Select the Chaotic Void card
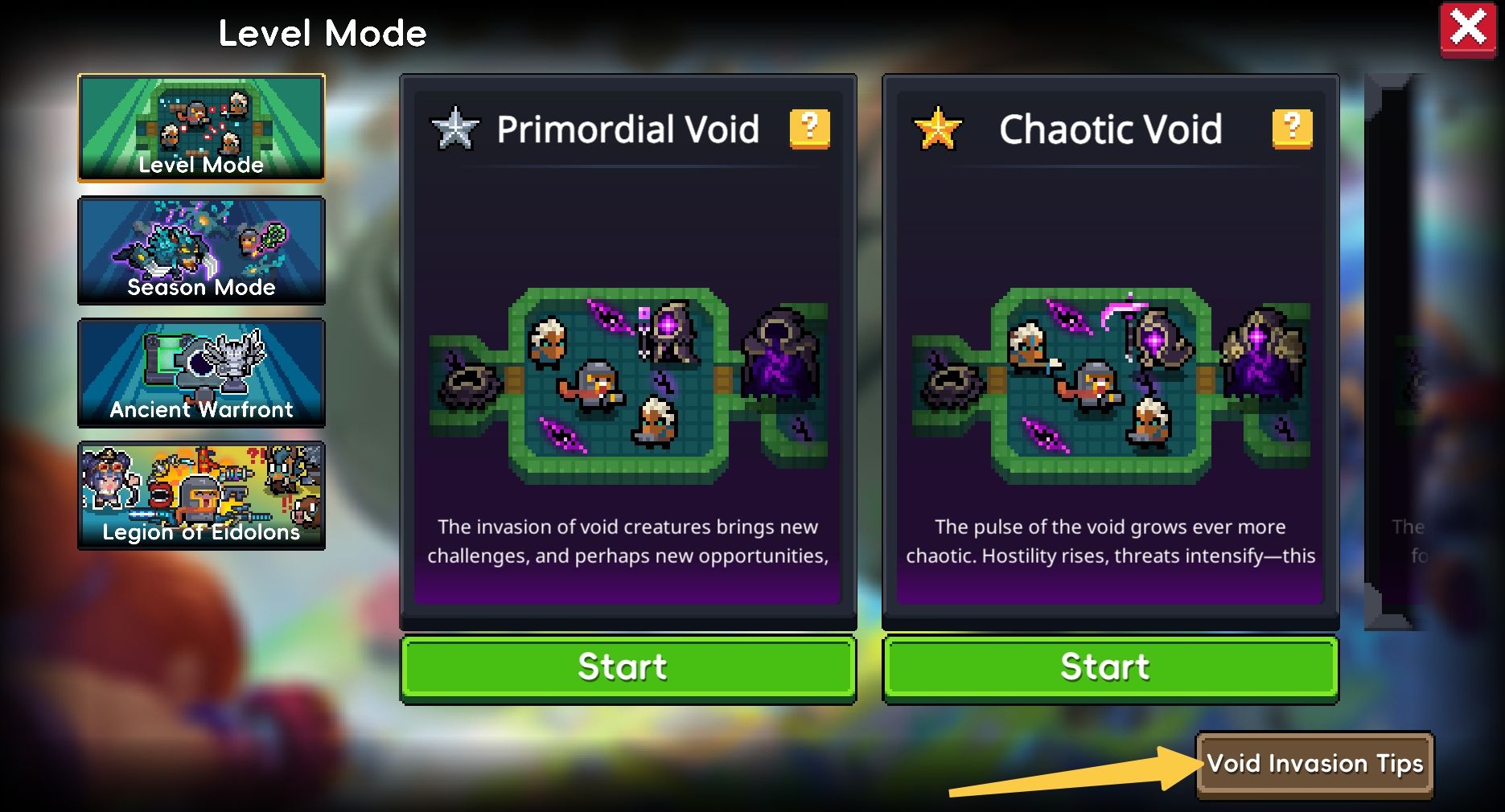Viewport: 1505px width, 812px height. tap(1110, 378)
